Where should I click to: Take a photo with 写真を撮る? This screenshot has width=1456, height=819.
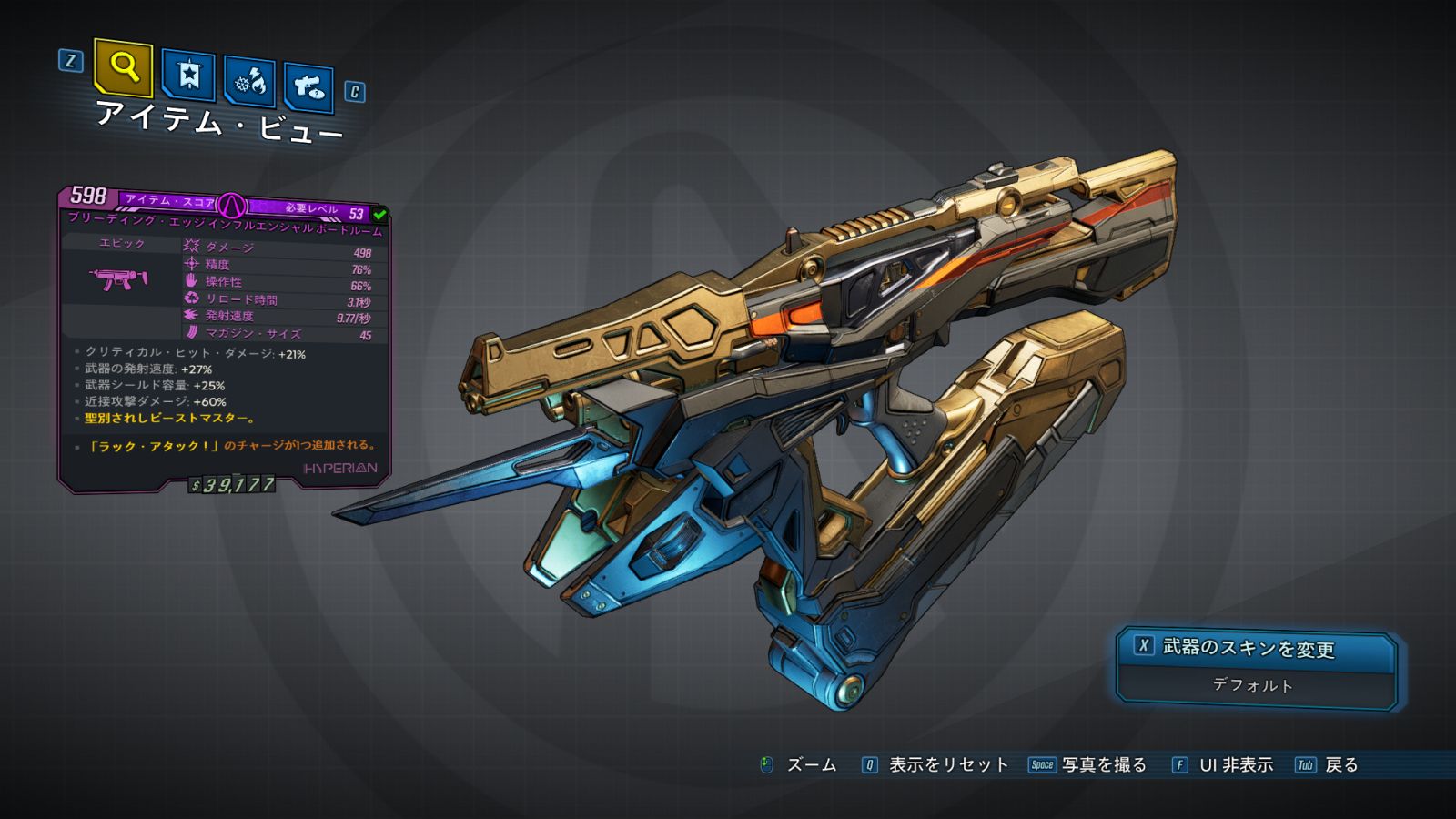pos(1103,765)
